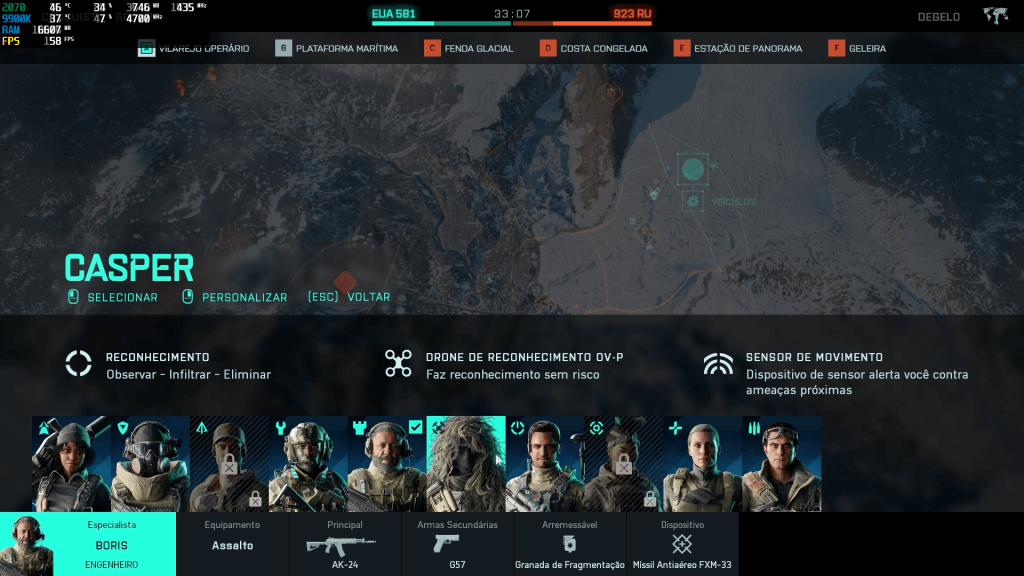
Task: Open the Especialista Boris Engenheiro panel
Action: point(88,544)
